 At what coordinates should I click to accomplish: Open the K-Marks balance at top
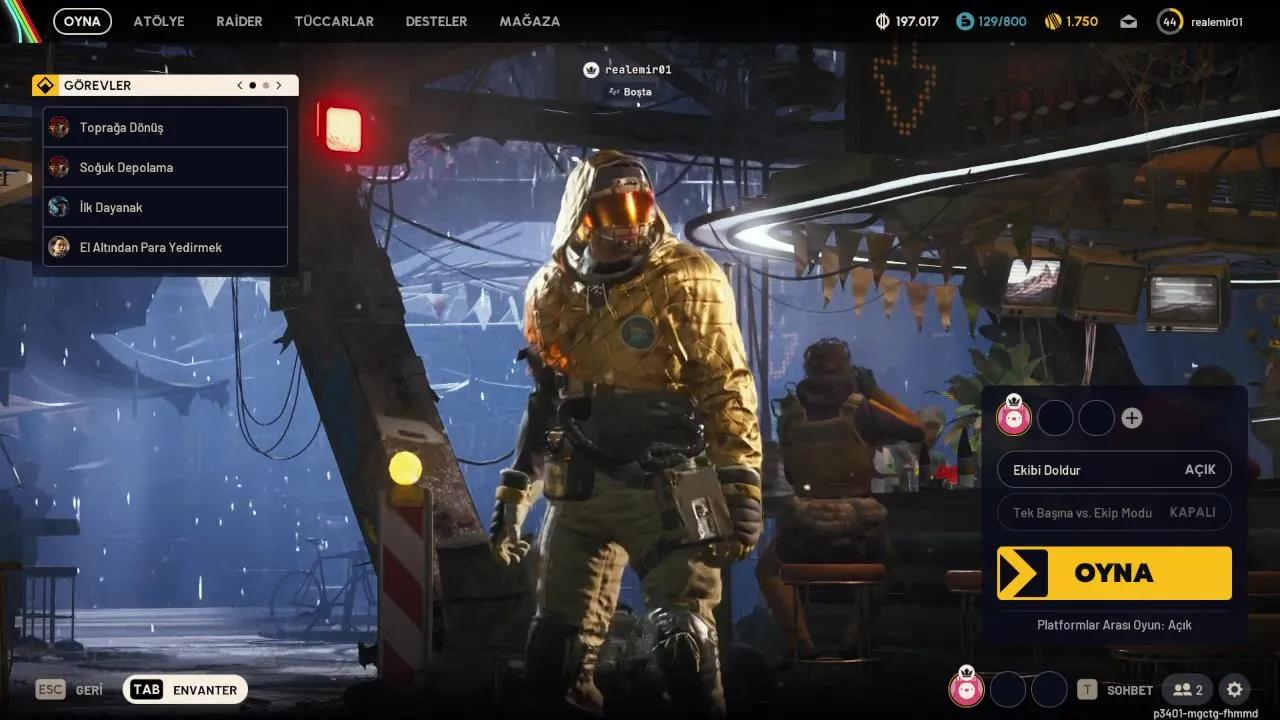(x=905, y=20)
